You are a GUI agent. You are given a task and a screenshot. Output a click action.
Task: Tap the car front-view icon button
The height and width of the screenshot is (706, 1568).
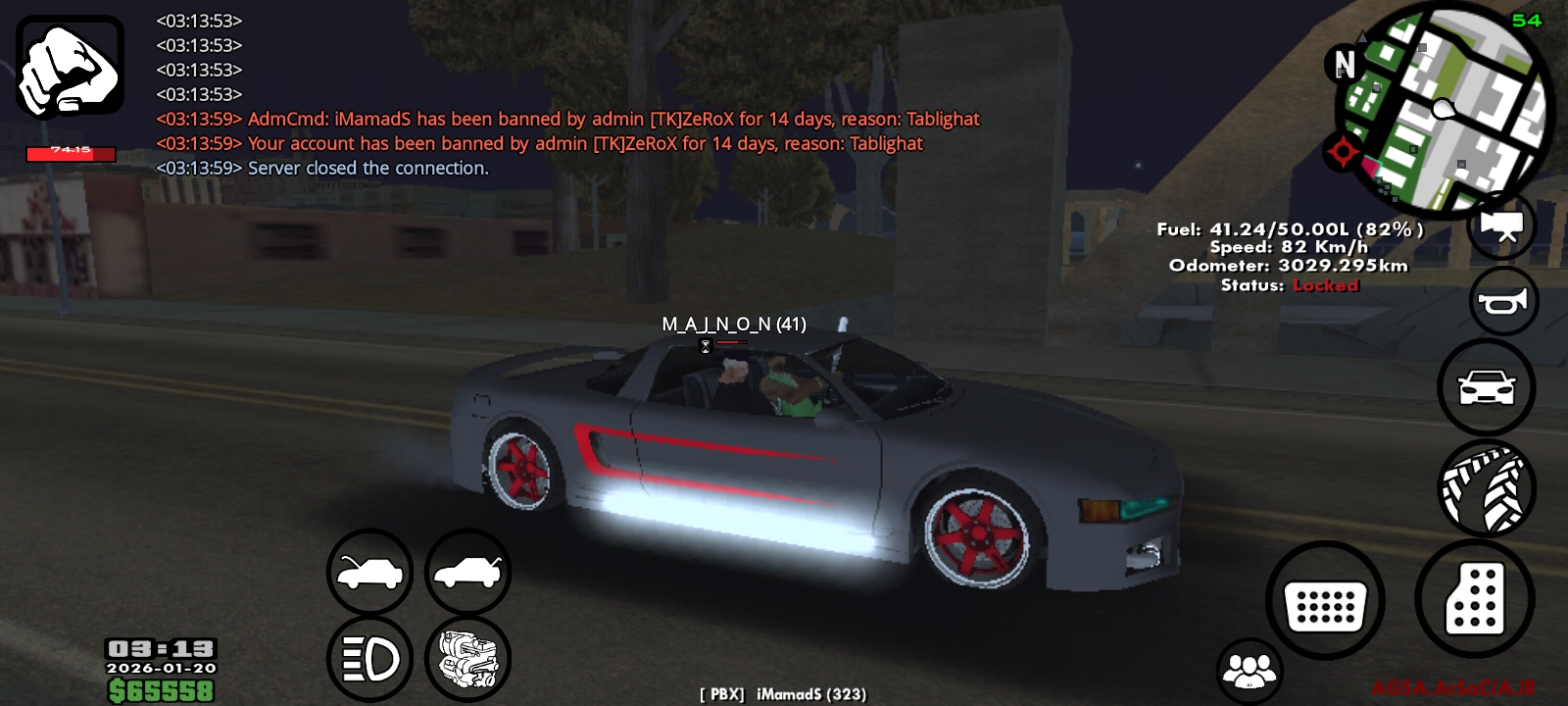(x=1486, y=387)
